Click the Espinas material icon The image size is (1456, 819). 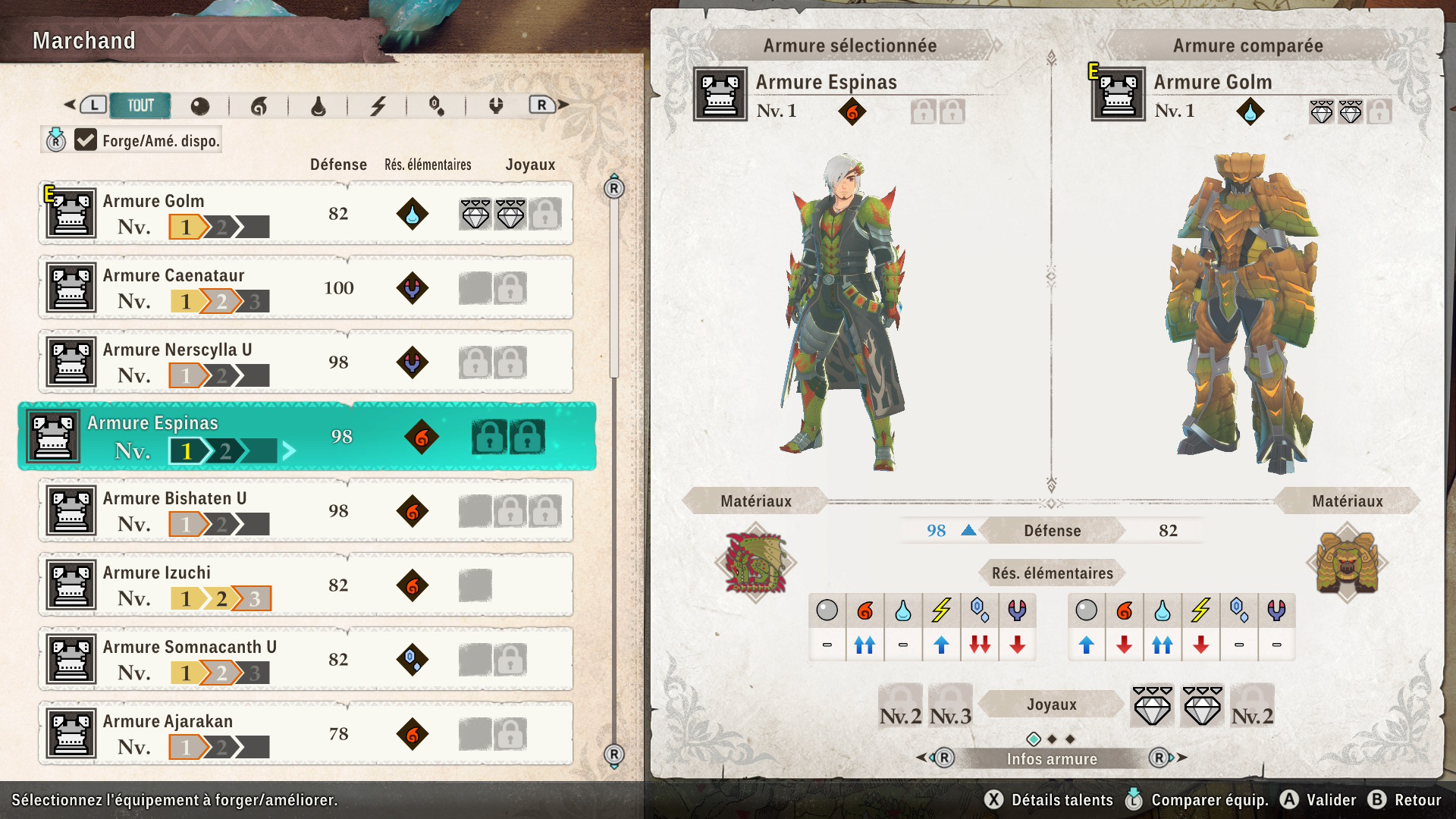click(x=755, y=563)
